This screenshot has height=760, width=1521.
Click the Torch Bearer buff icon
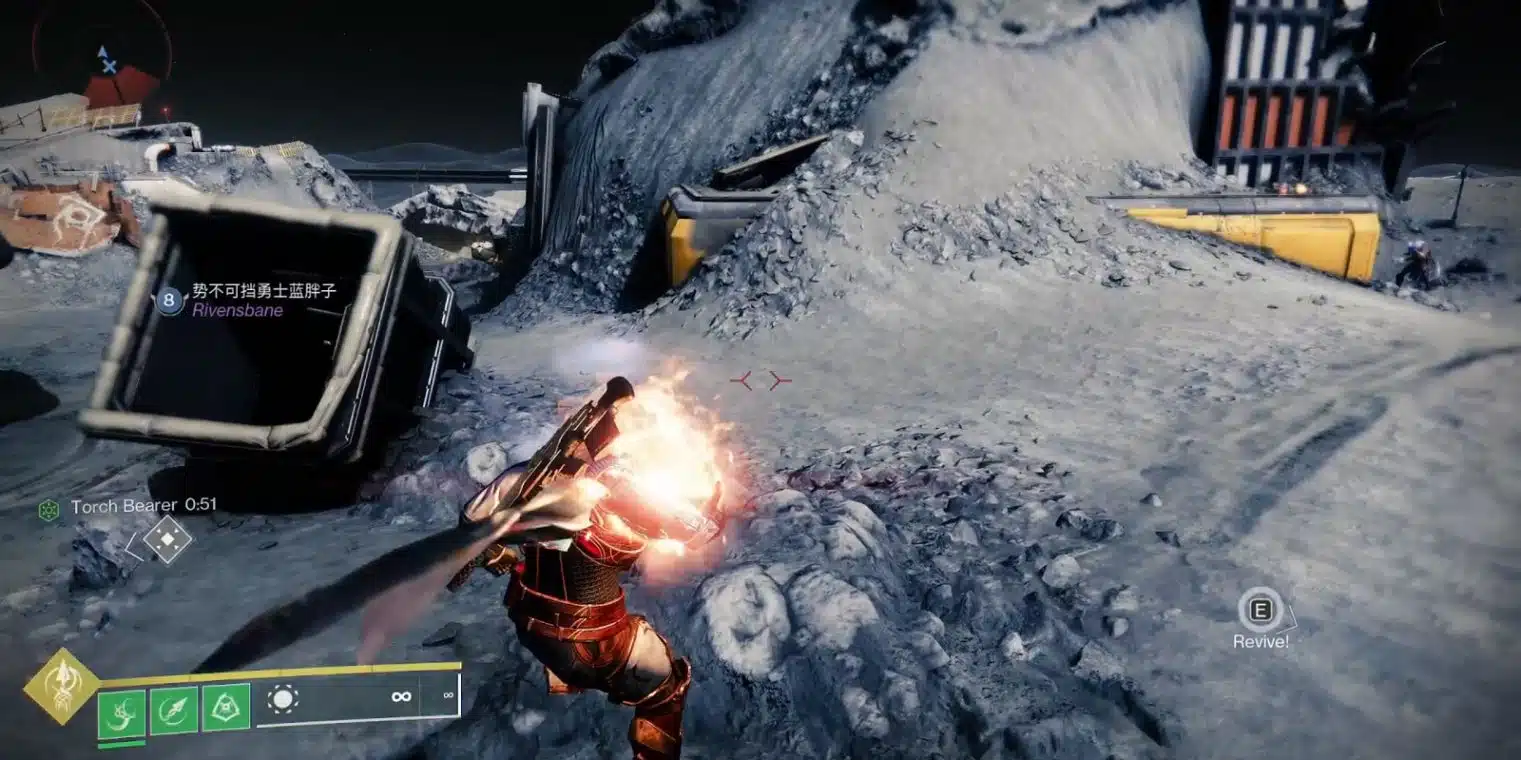click(x=49, y=509)
